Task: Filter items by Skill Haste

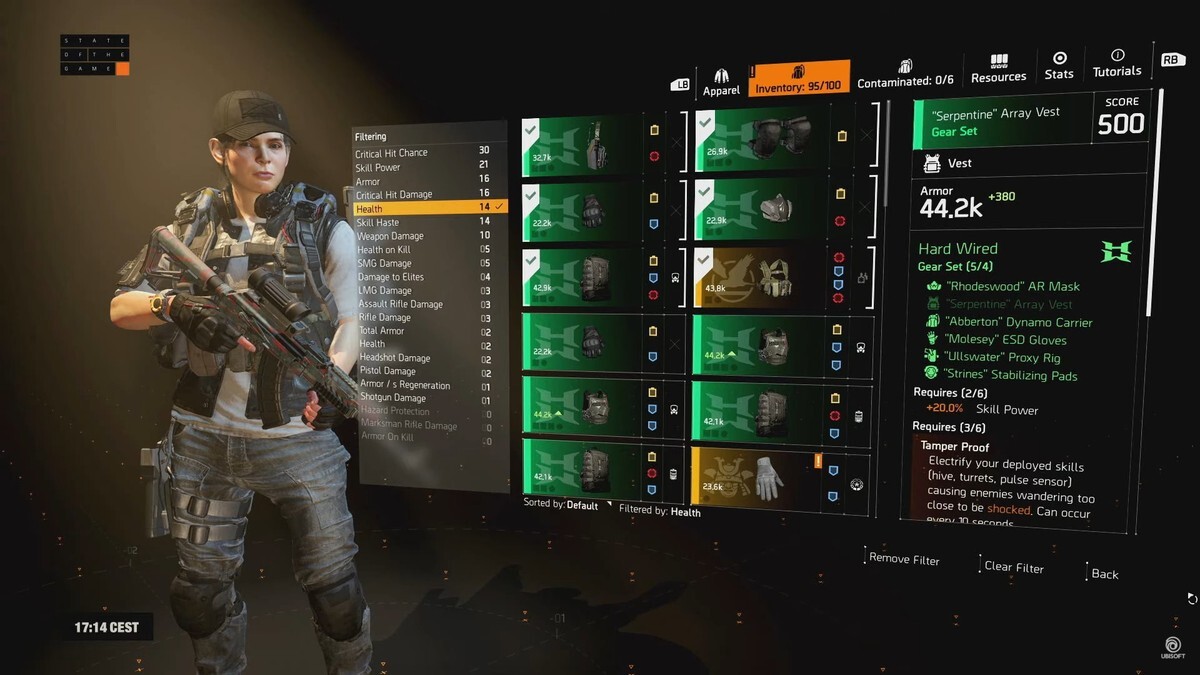Action: [x=378, y=222]
